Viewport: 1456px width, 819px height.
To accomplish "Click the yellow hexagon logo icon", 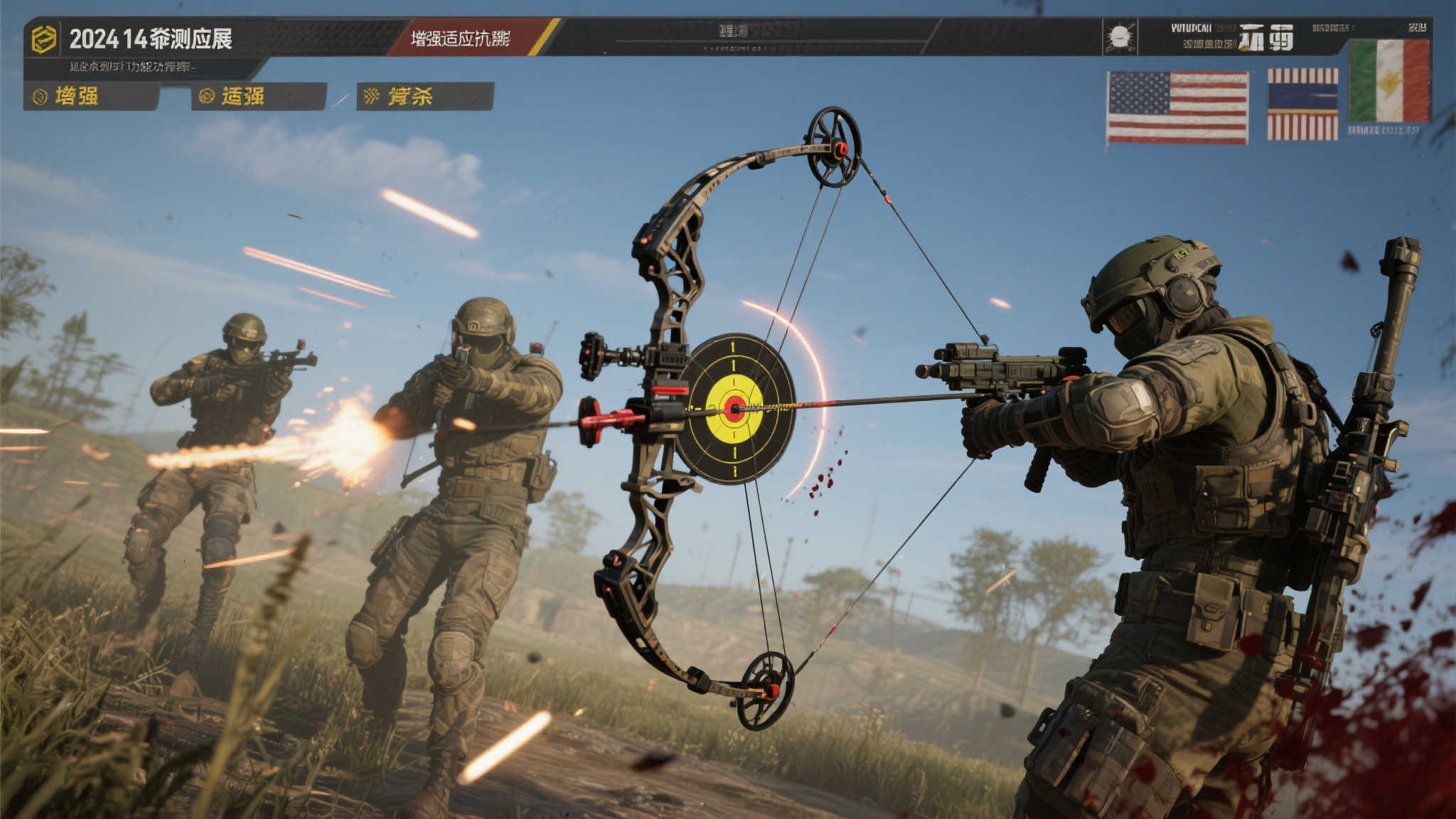I will 43,39.
